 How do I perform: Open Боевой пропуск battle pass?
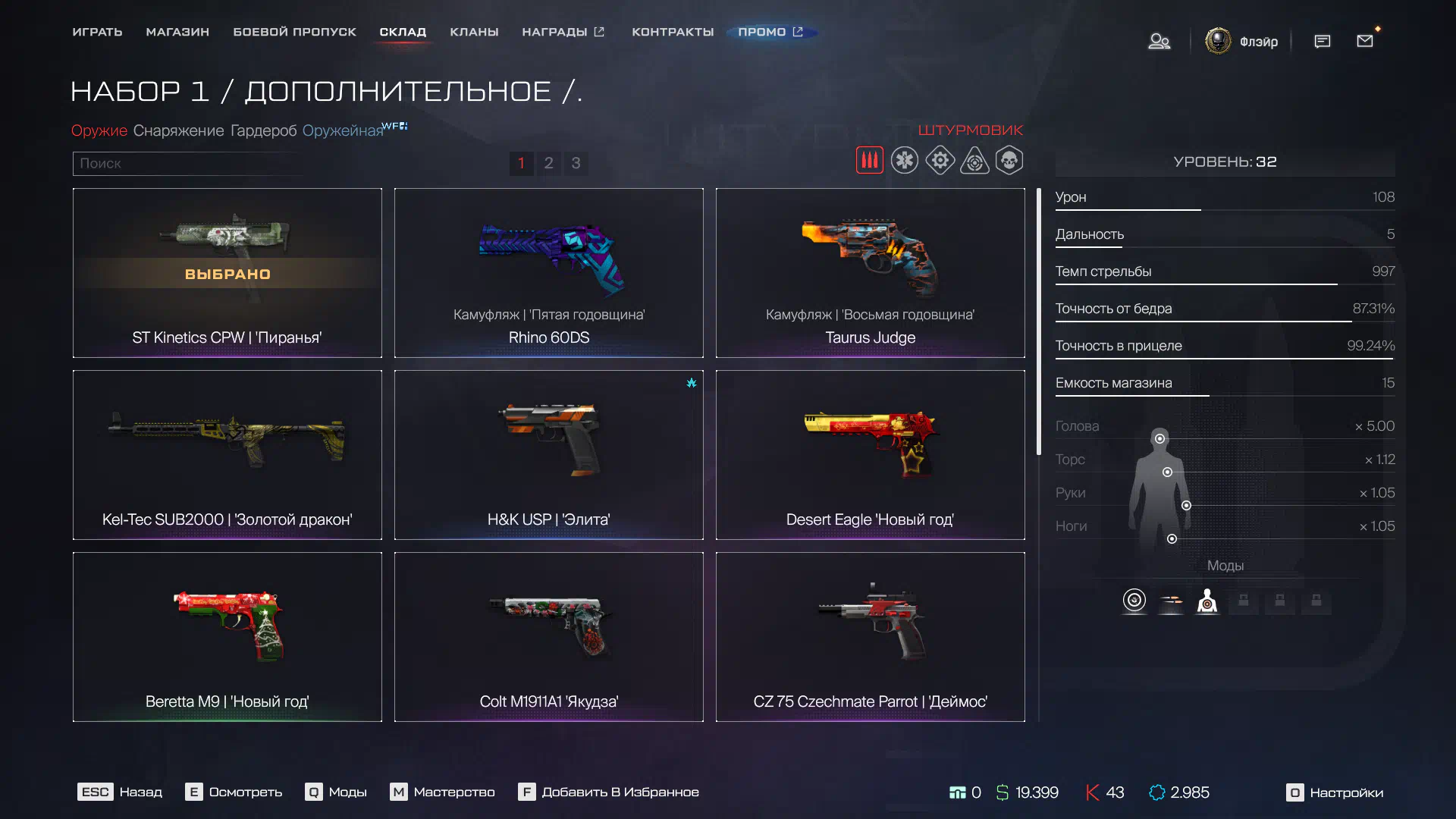coord(294,32)
